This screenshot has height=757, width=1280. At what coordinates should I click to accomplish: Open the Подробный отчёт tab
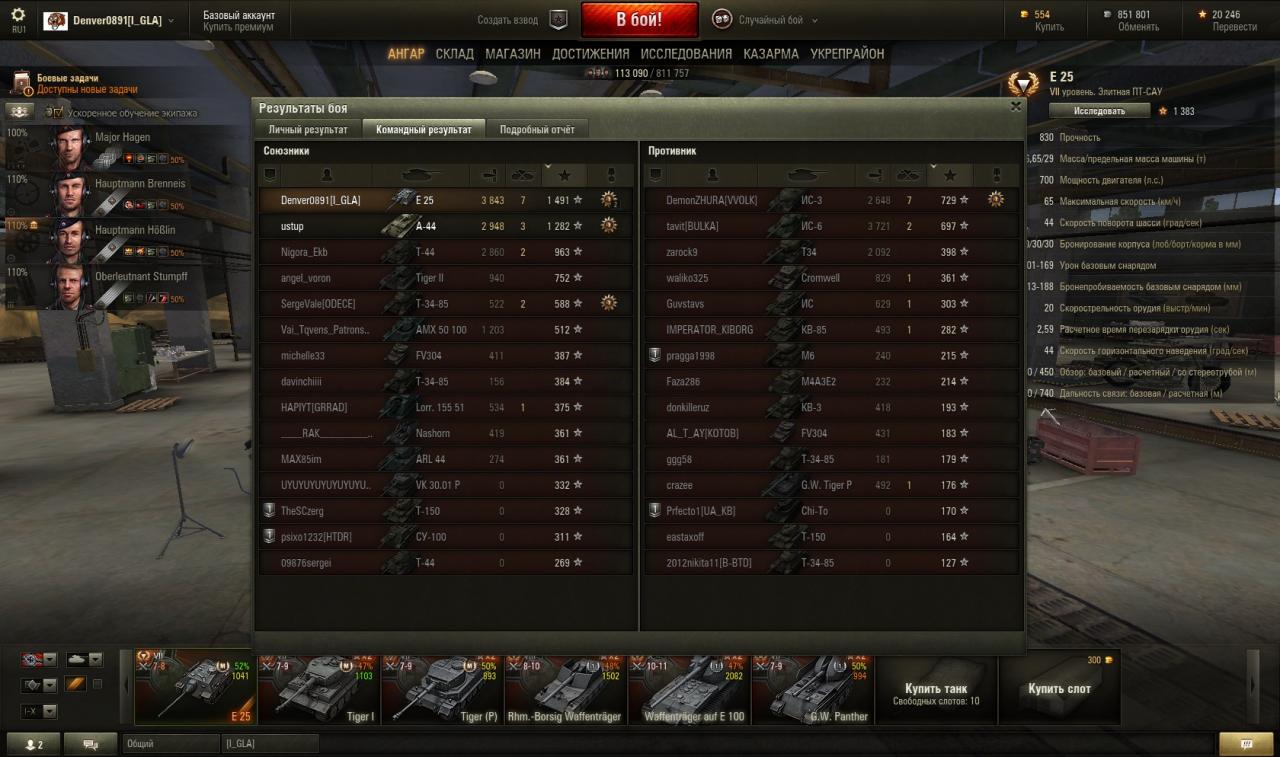(x=537, y=130)
